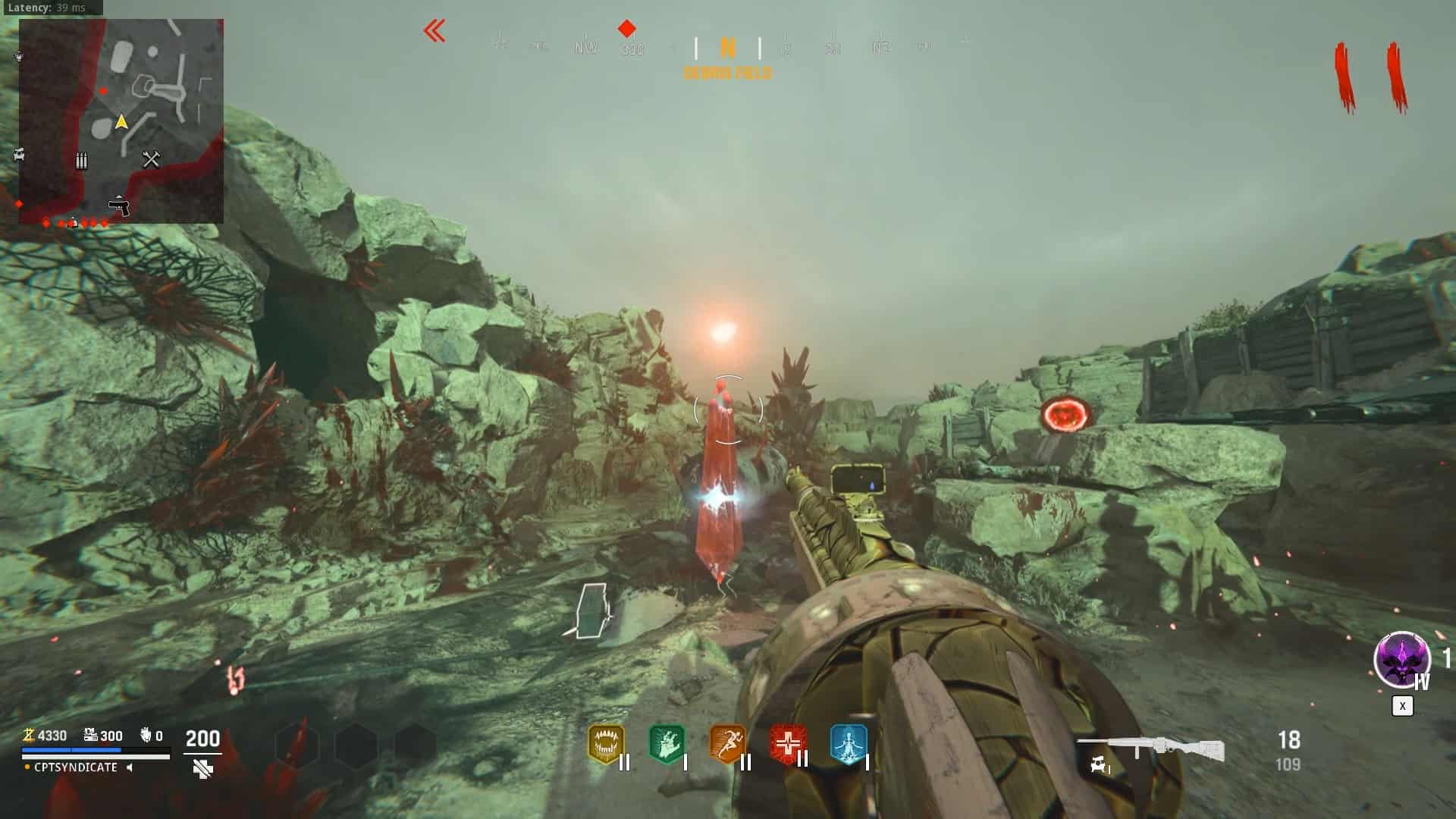Select the red cross Quick Revive perk

(x=787, y=744)
